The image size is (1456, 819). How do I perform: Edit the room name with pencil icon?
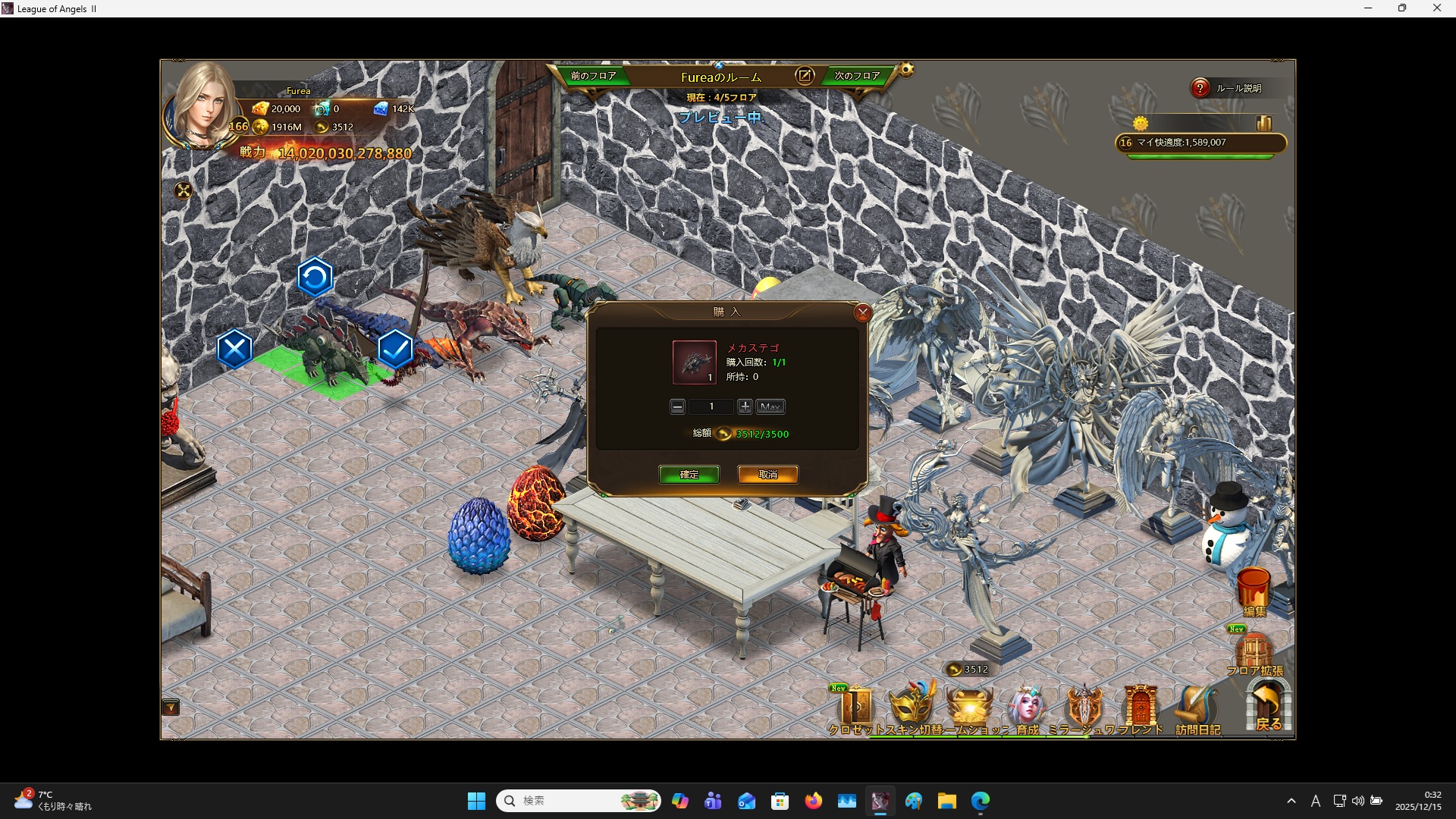click(805, 76)
